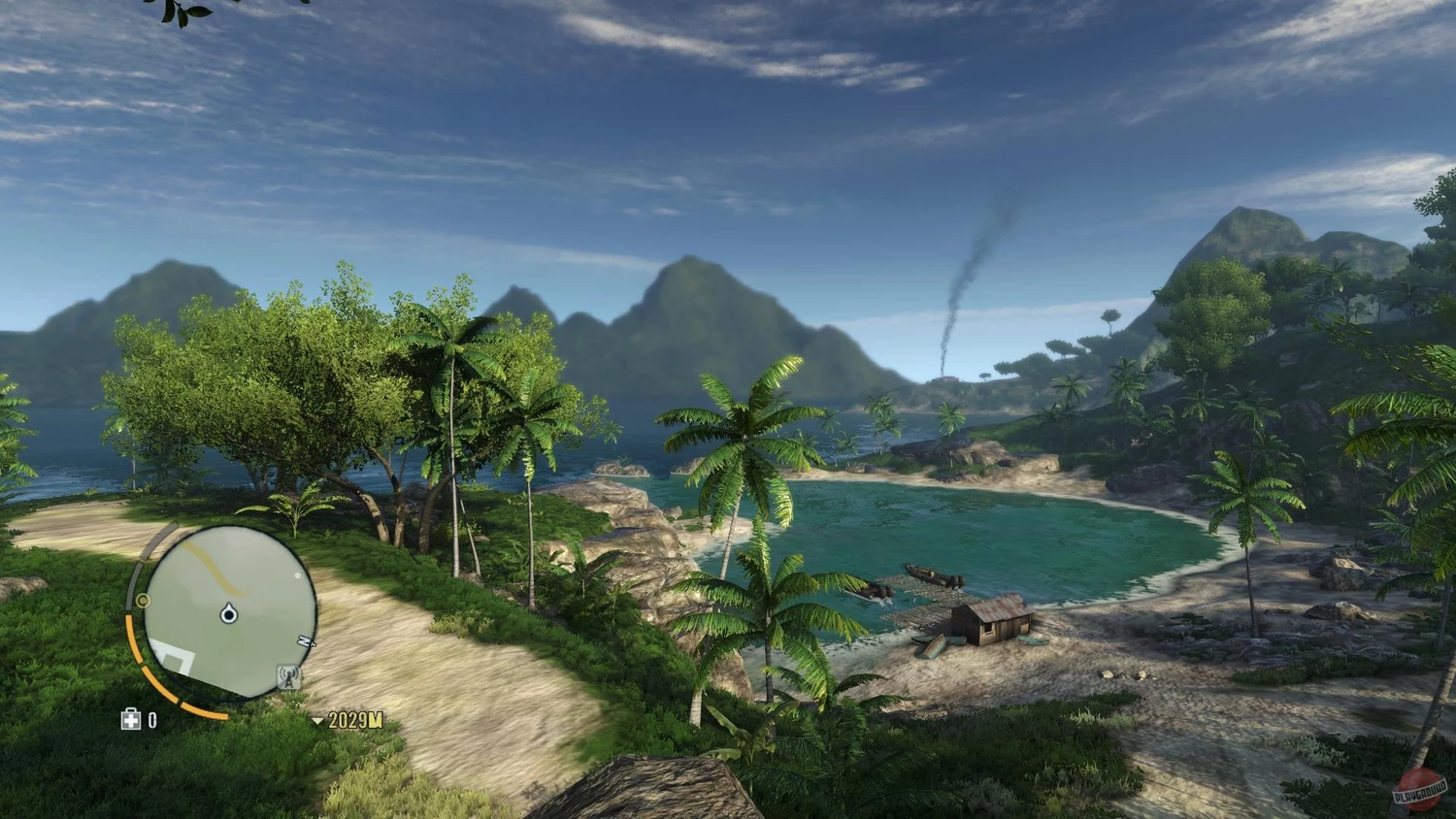This screenshot has height=819, width=1456.
Task: Click the medkit icon
Action: pos(131,719)
